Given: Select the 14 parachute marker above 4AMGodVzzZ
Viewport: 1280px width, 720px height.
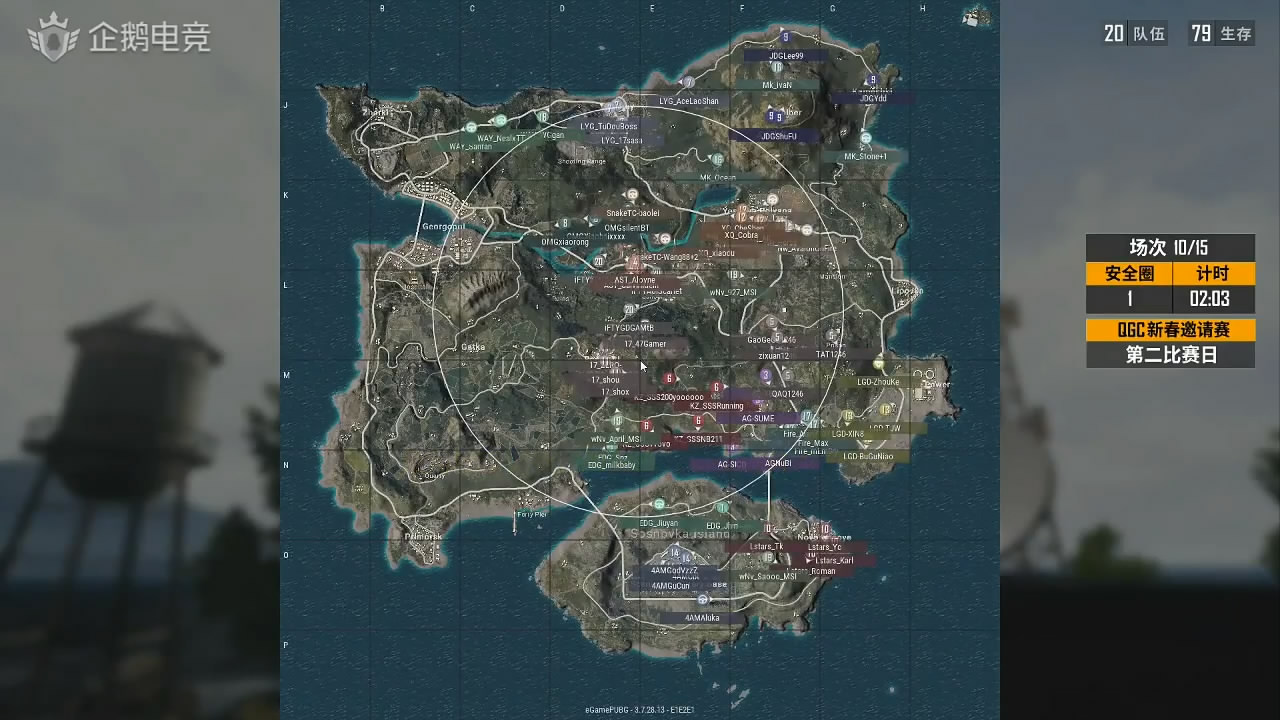Looking at the screenshot, I should (675, 554).
